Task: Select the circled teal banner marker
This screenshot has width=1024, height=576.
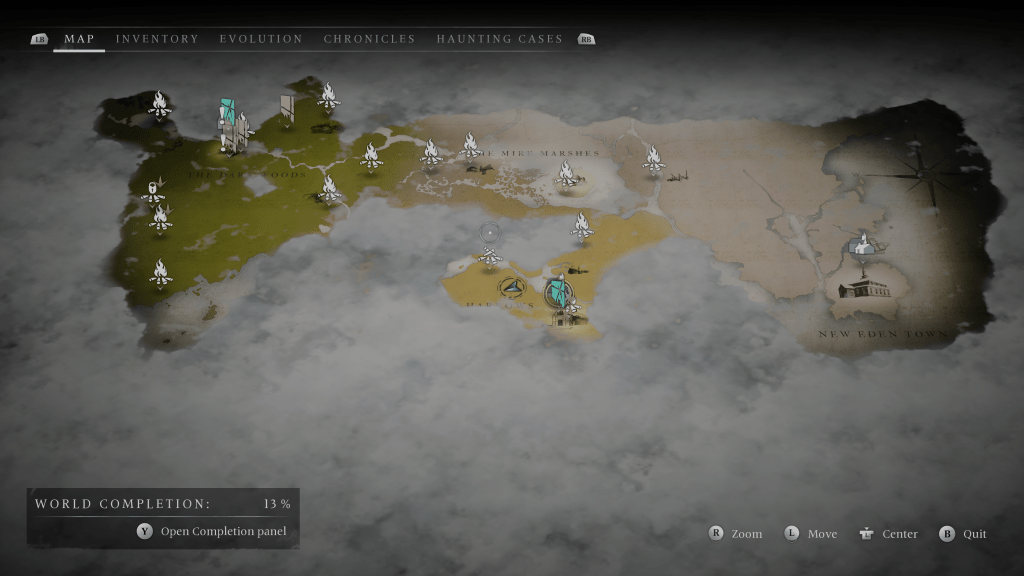Action: click(x=560, y=293)
